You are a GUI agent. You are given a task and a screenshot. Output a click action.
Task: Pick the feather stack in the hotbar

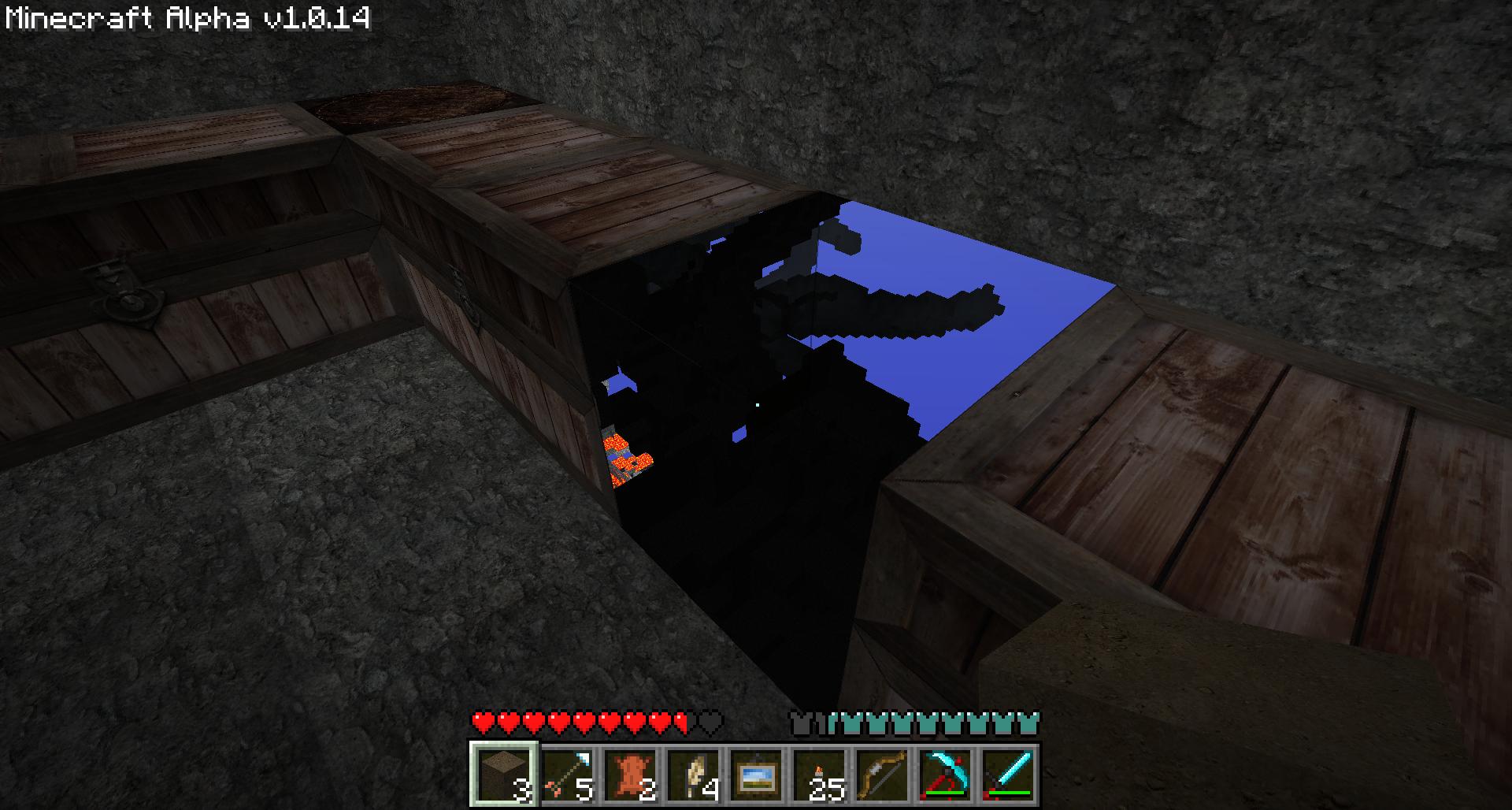[693, 774]
